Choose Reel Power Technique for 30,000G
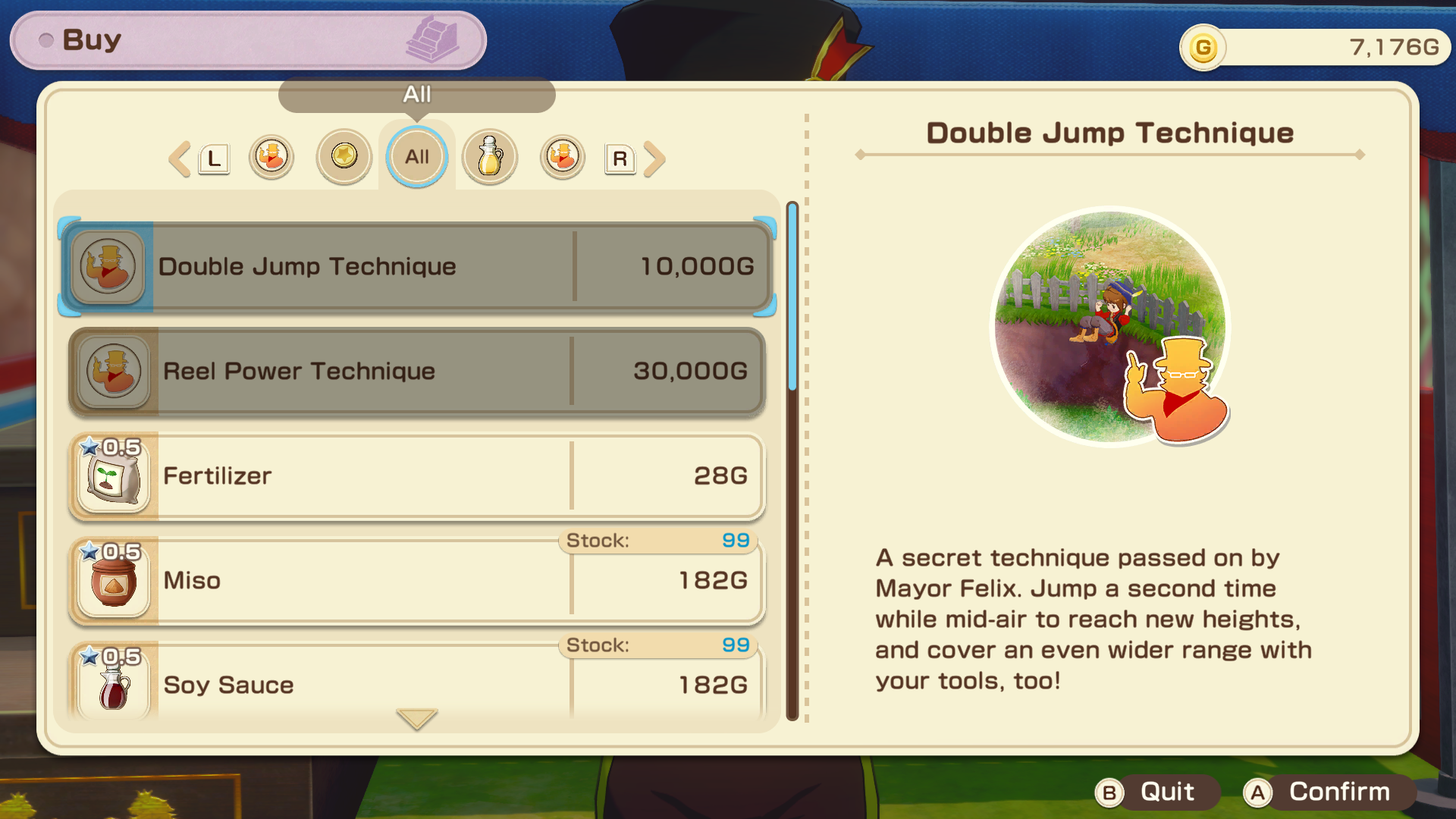The width and height of the screenshot is (1456, 819). (417, 371)
